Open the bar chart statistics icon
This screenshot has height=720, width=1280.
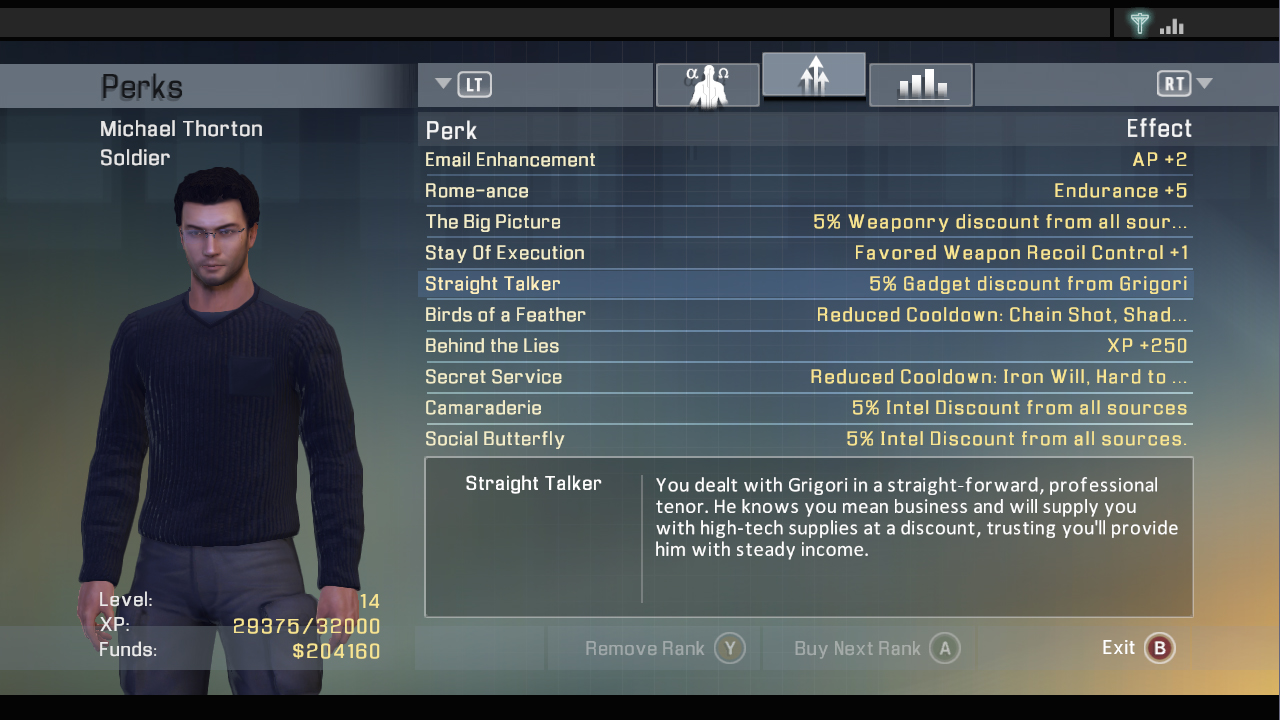(920, 85)
